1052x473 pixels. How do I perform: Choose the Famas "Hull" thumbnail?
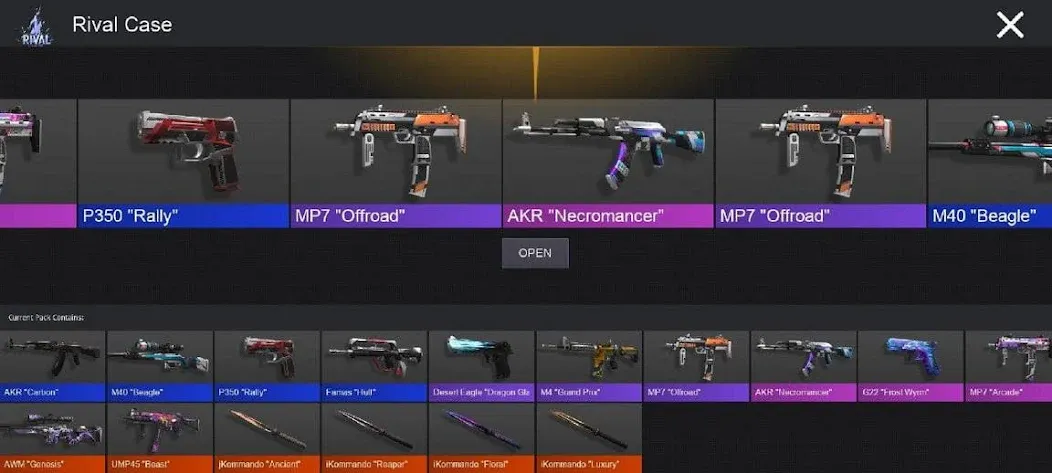(374, 364)
